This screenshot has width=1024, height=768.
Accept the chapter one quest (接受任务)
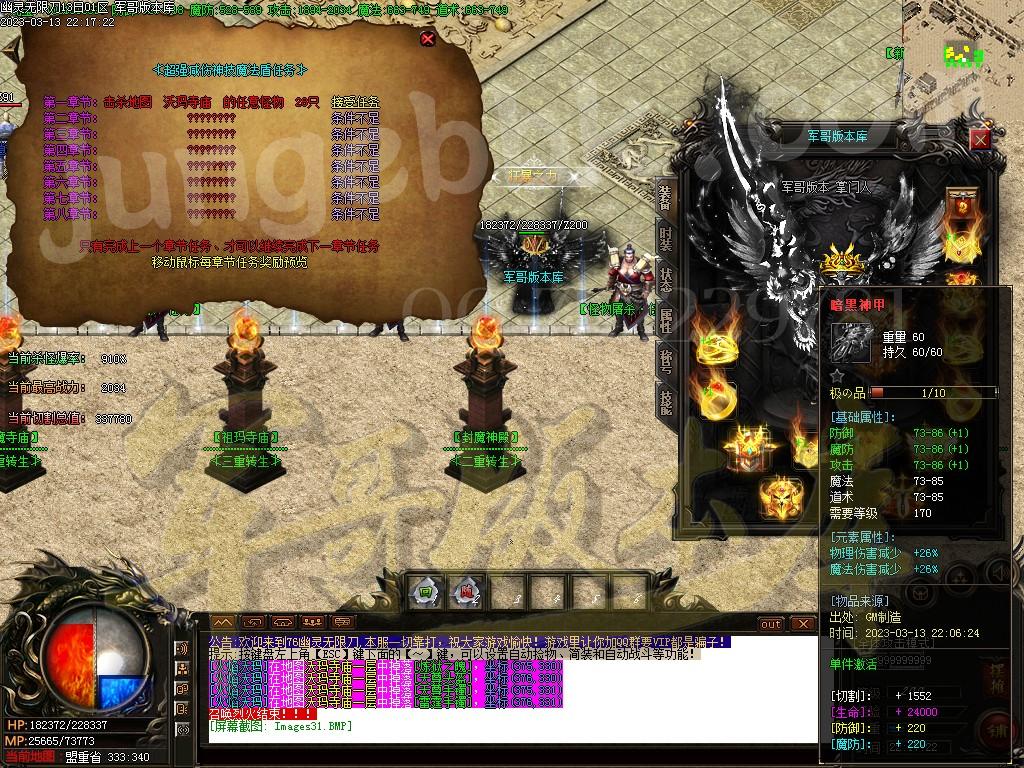355,102
